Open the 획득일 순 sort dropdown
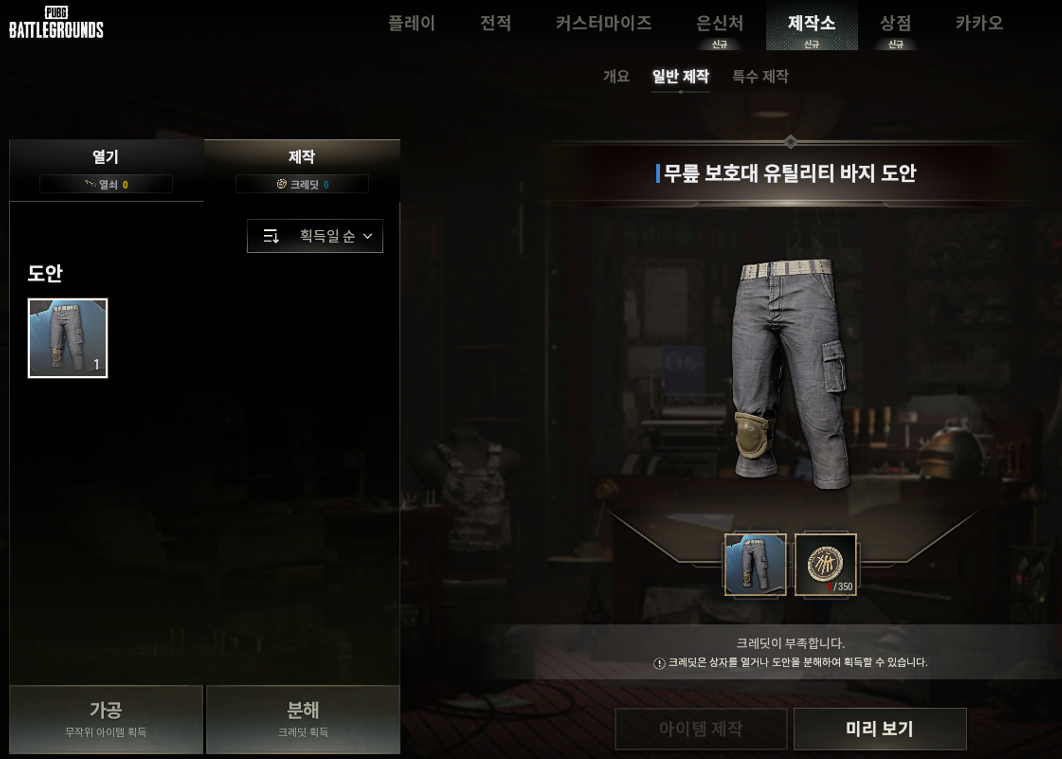The height and width of the screenshot is (759, 1062). click(315, 236)
